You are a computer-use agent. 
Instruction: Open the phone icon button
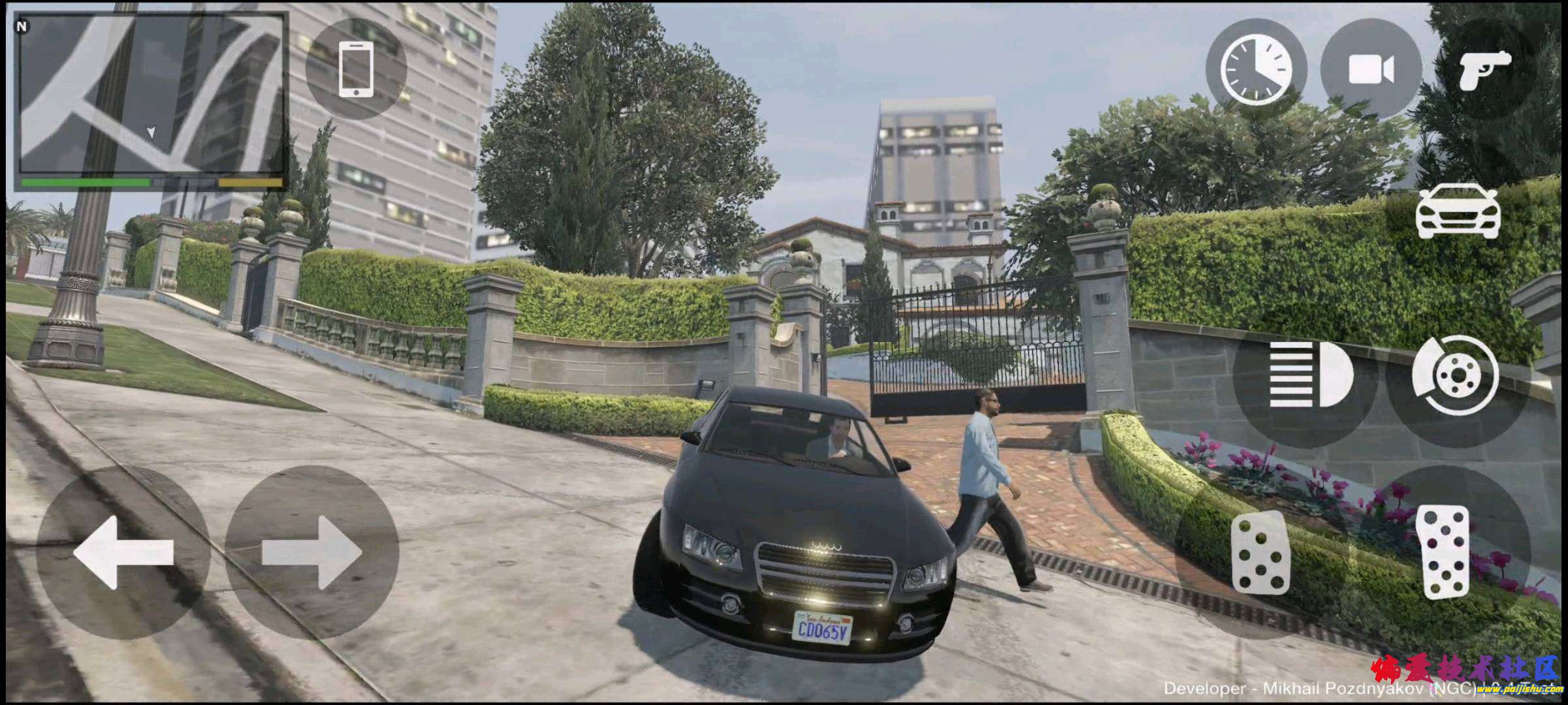(356, 69)
